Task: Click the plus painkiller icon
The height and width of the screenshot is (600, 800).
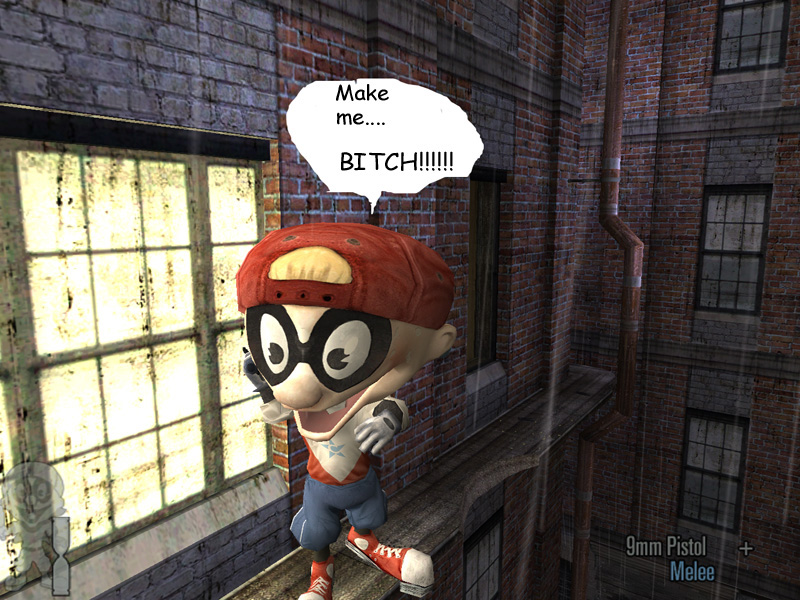Action: click(745, 548)
